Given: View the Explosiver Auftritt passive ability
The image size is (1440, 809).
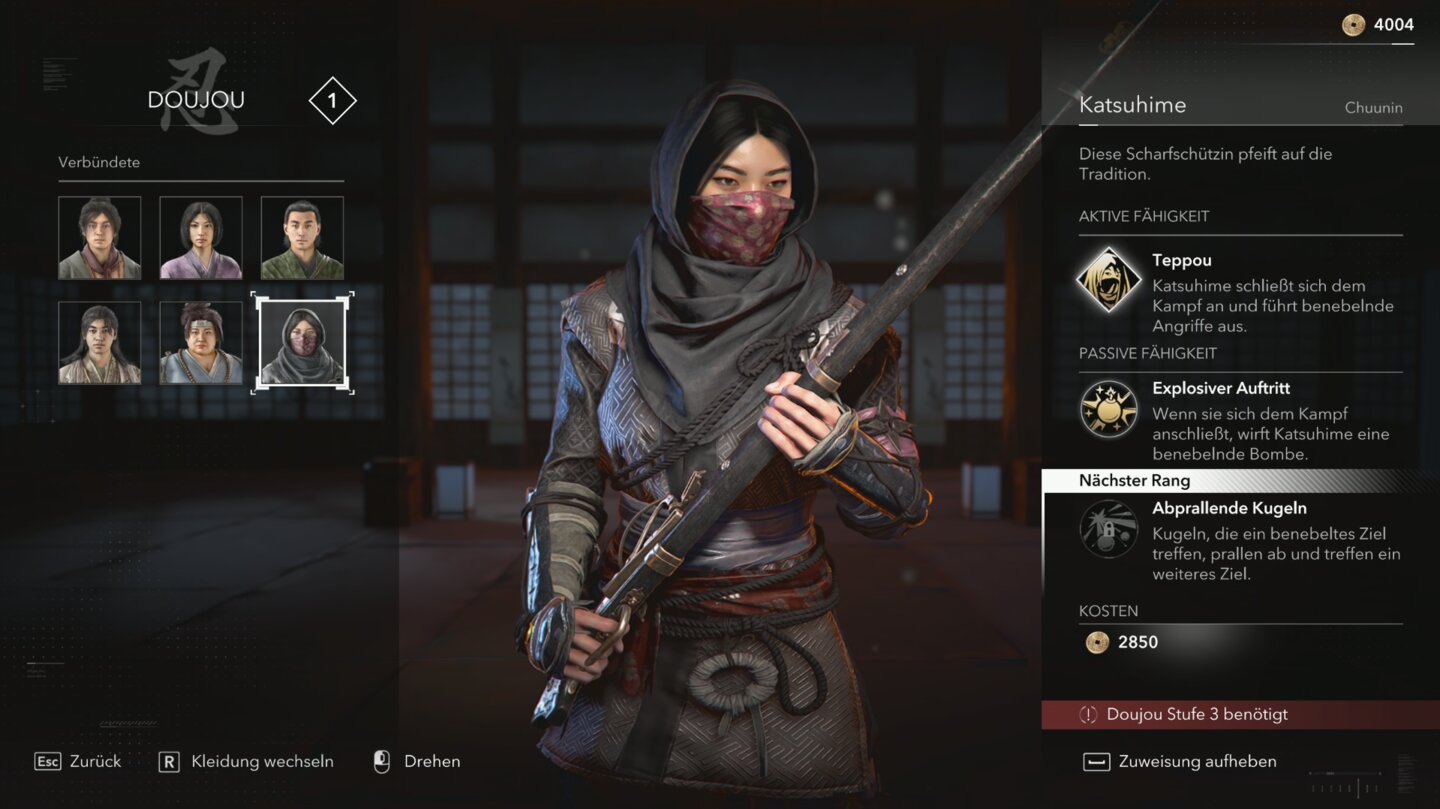Looking at the screenshot, I should [x=1108, y=409].
